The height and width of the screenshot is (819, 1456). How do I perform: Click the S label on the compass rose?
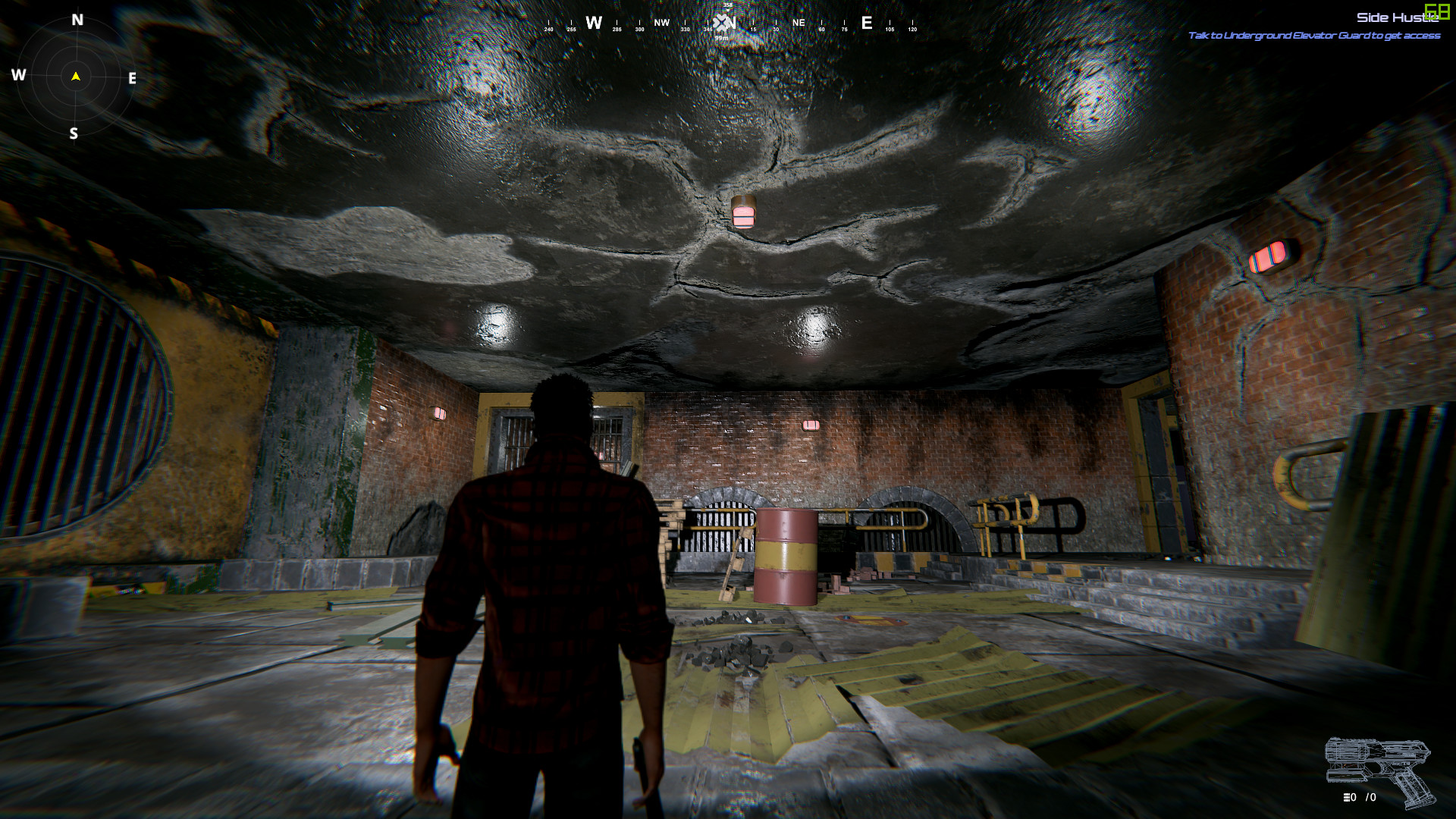click(x=74, y=133)
